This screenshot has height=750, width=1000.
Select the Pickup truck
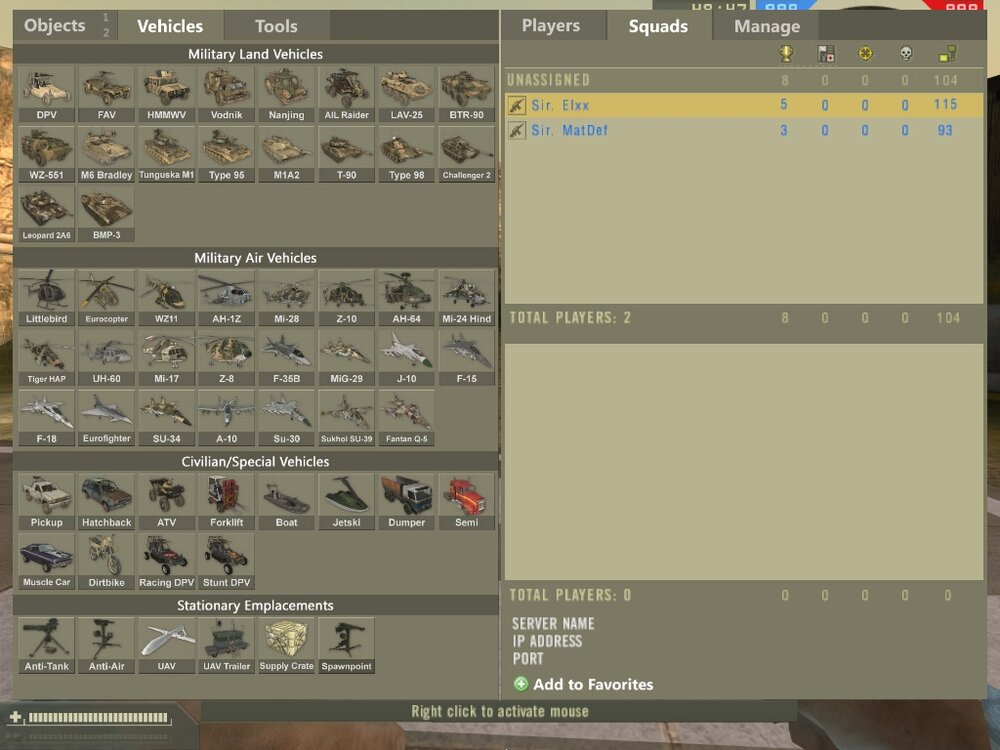pyautogui.click(x=46, y=502)
